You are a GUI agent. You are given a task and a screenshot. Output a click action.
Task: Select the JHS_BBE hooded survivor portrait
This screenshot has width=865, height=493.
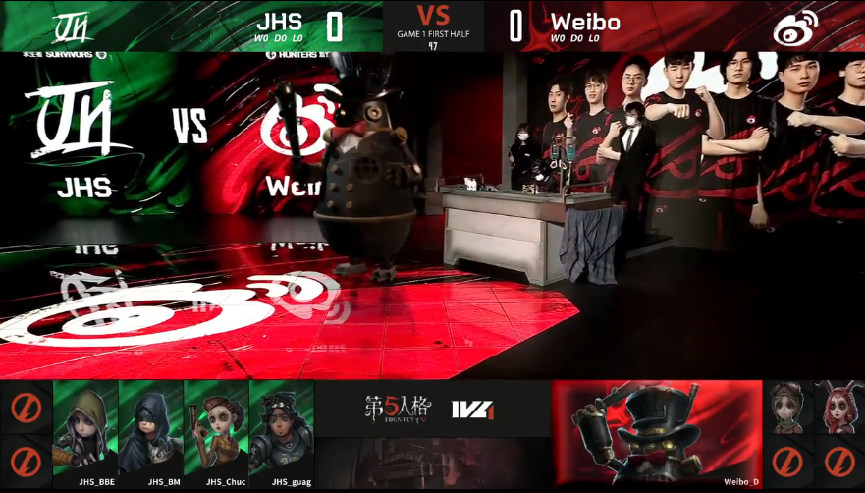tap(85, 428)
